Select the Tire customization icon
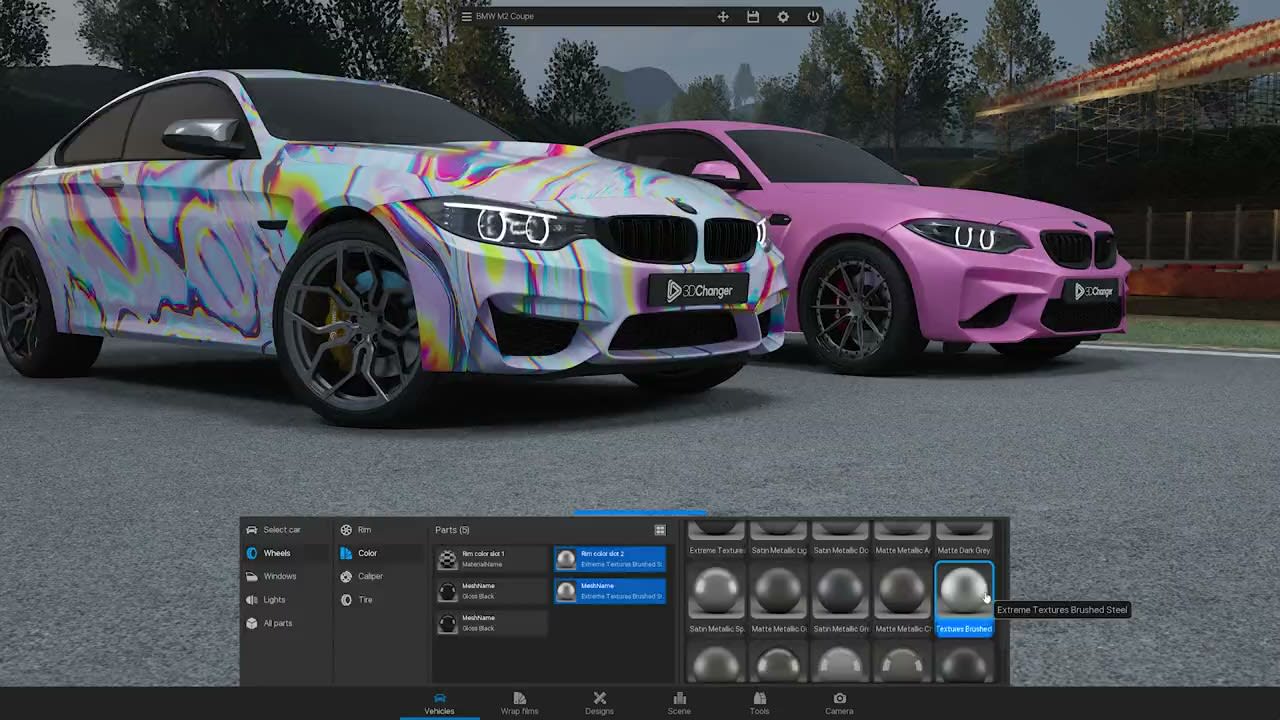Screen dimensions: 1280x720 348,599
